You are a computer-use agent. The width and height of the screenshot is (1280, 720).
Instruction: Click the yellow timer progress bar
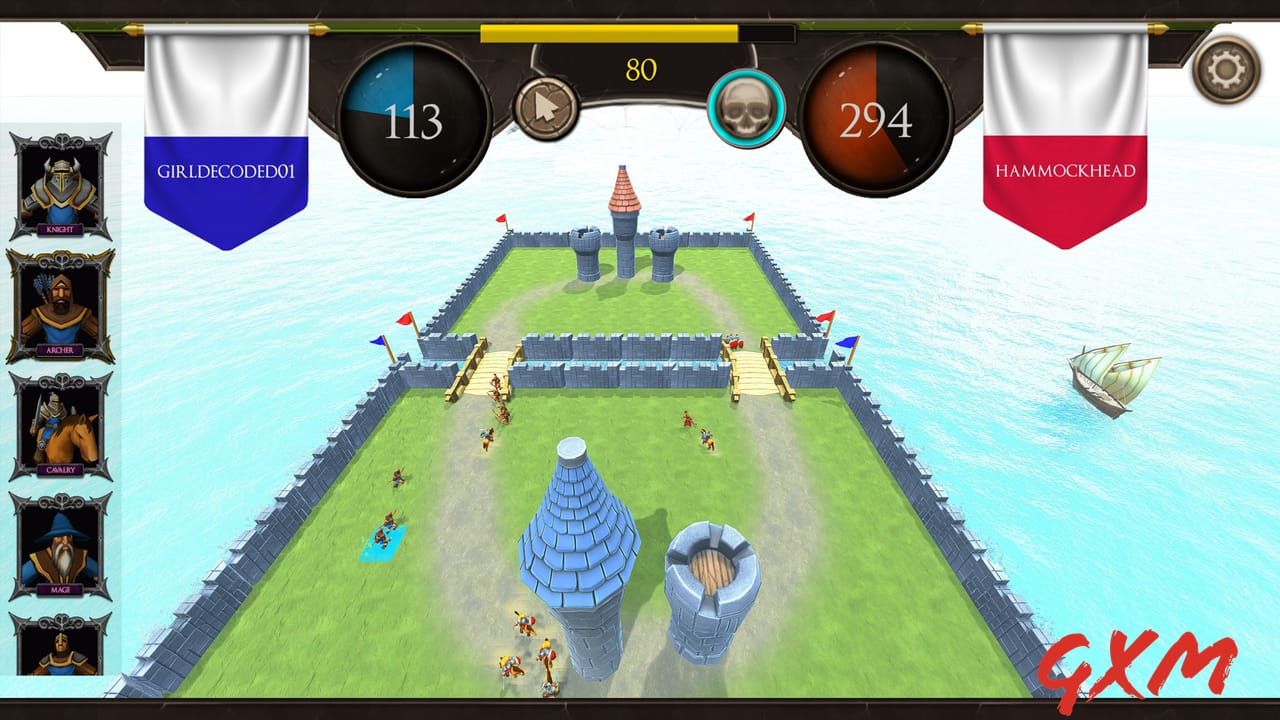[x=610, y=34]
